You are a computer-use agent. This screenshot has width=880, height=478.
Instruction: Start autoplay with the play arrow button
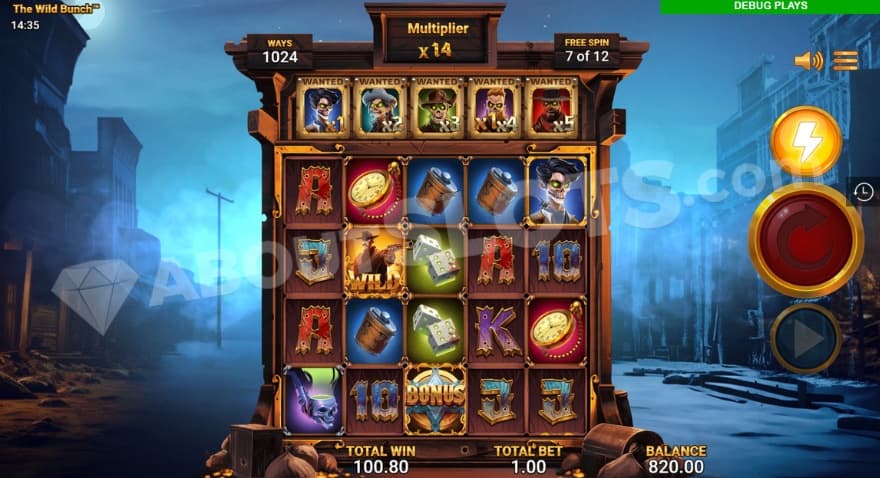pyautogui.click(x=805, y=339)
